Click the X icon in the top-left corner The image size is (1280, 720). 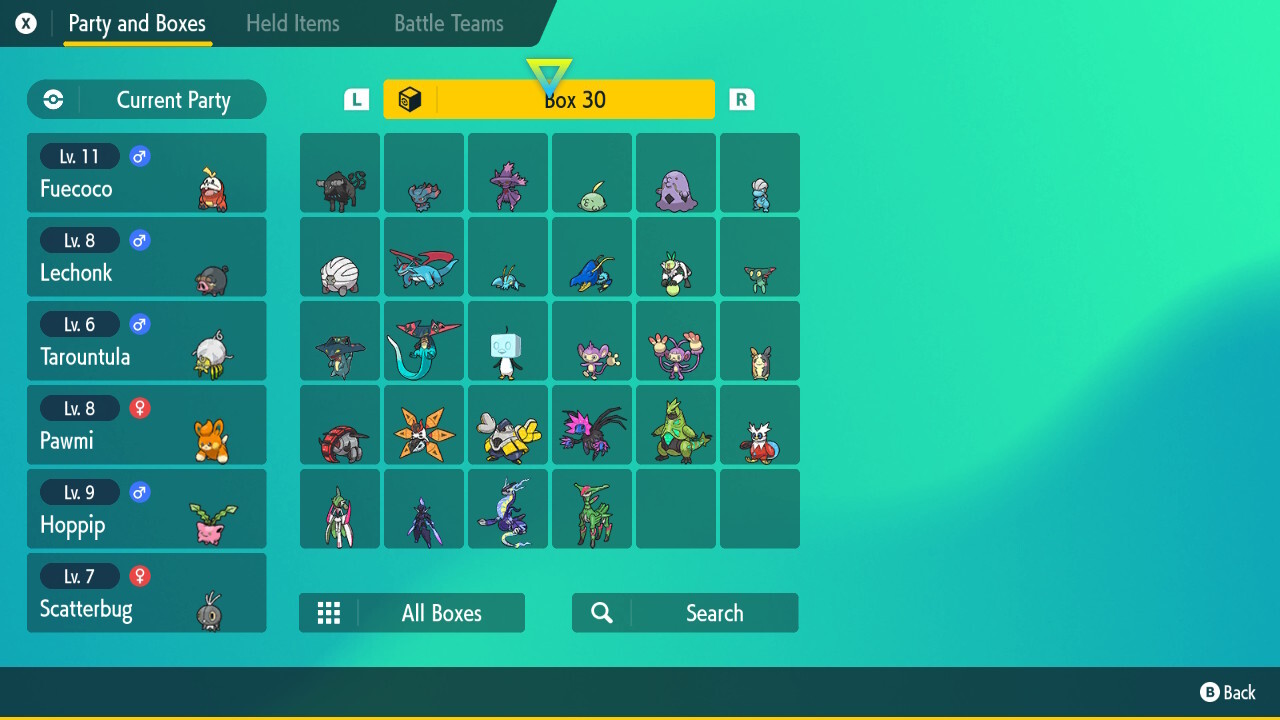click(25, 23)
